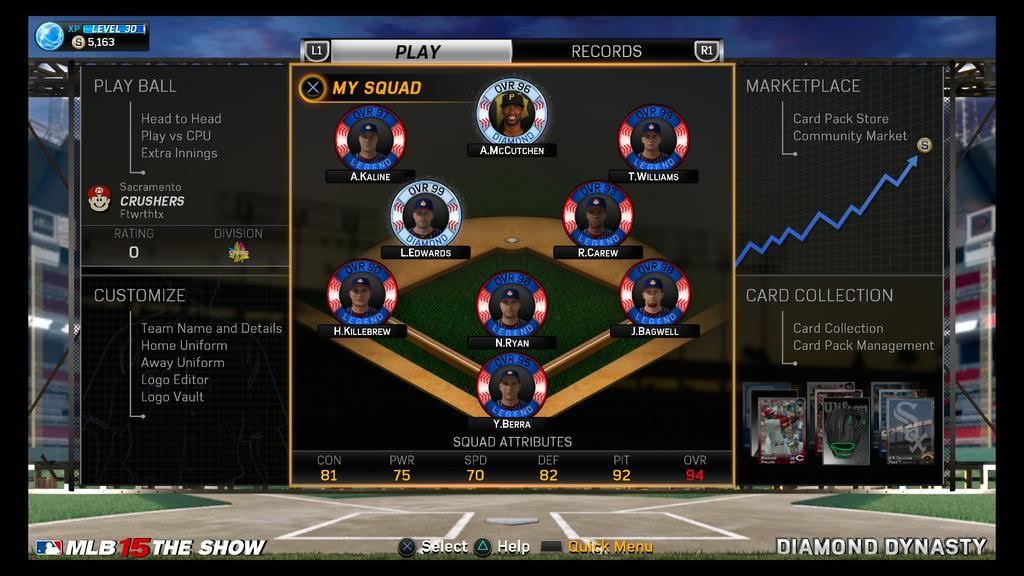Click the H.Killebrew player card
The height and width of the screenshot is (576, 1024).
click(362, 294)
